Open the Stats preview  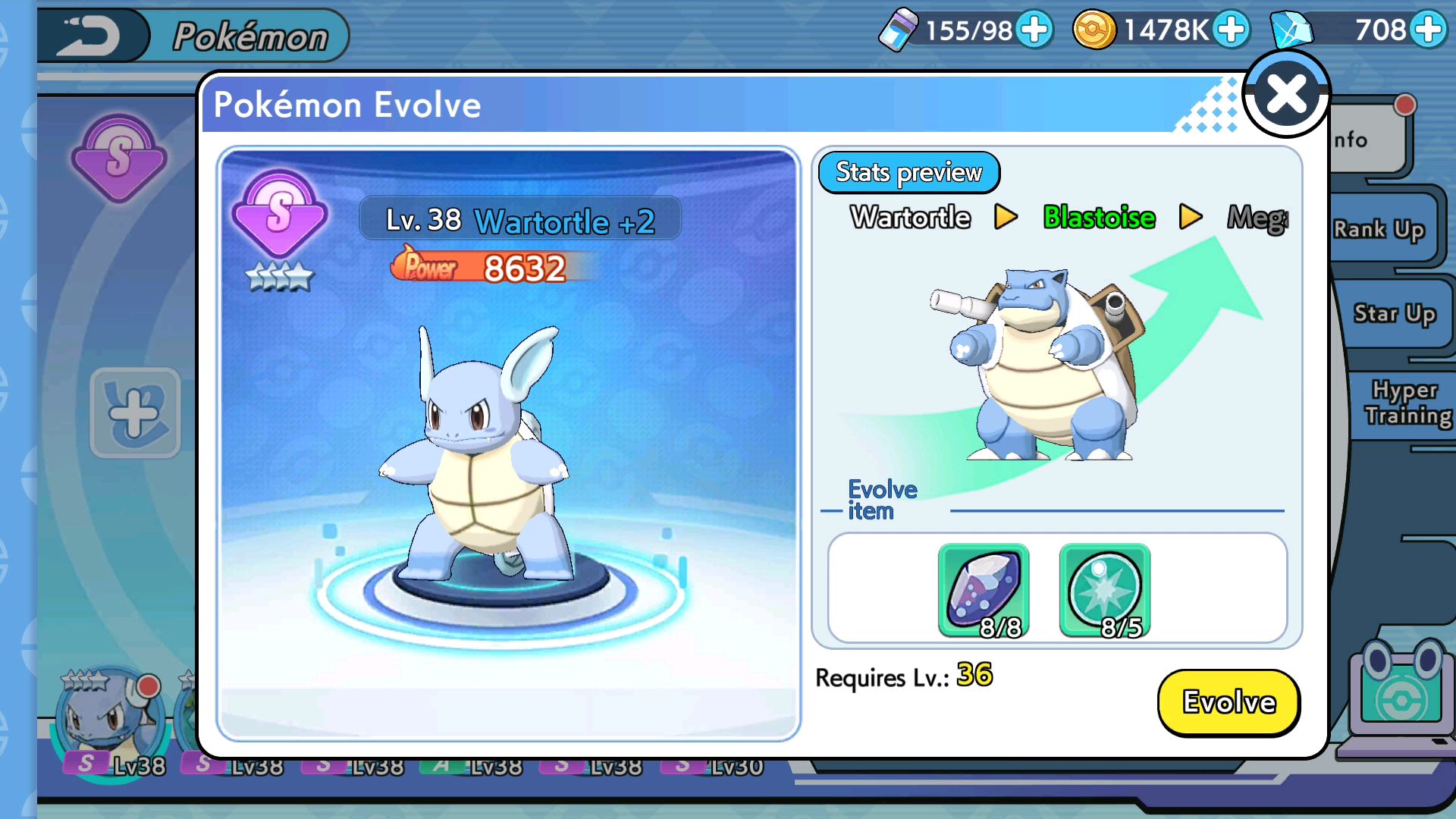908,173
